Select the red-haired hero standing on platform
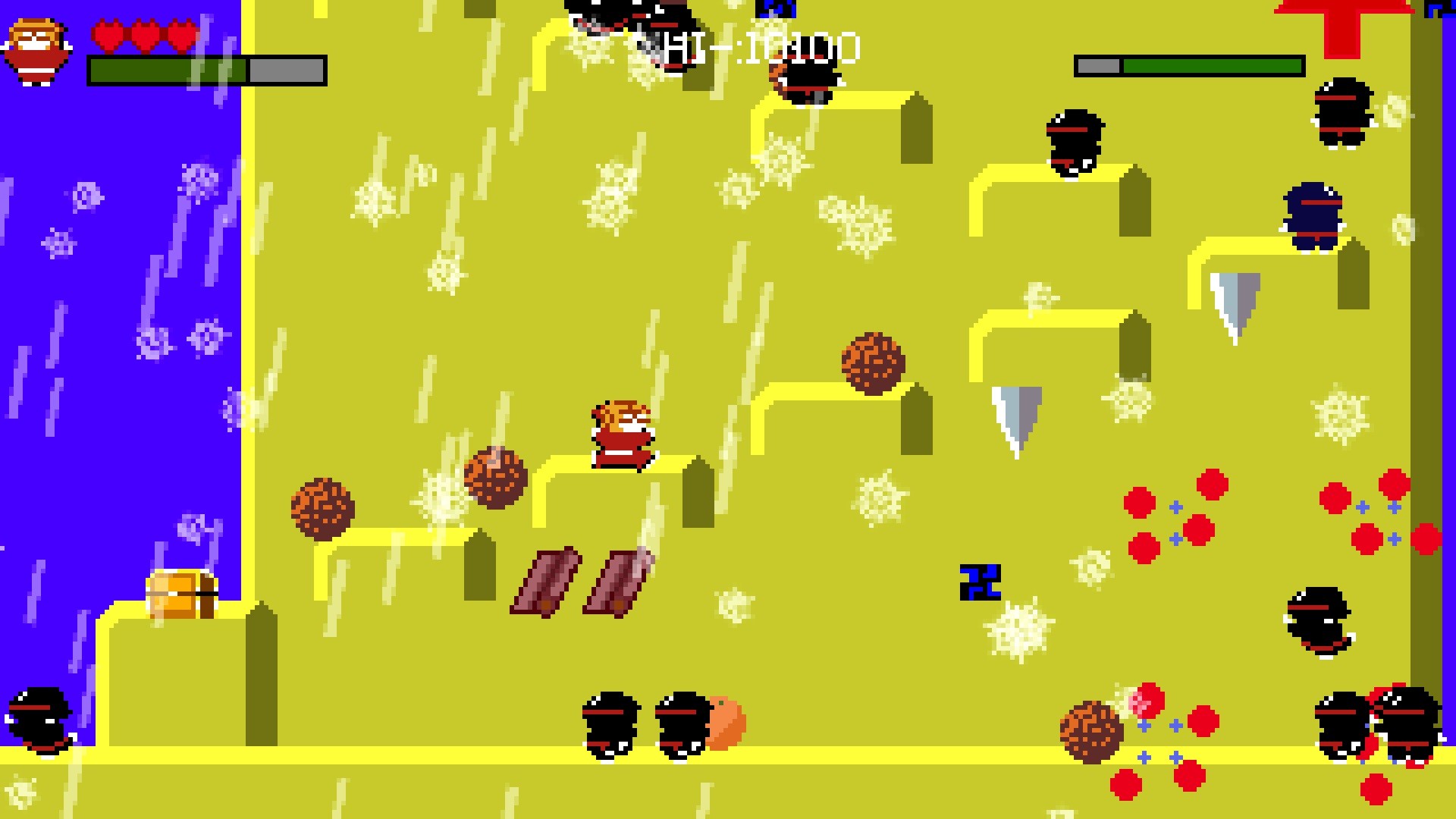The height and width of the screenshot is (819, 1456). point(622,432)
